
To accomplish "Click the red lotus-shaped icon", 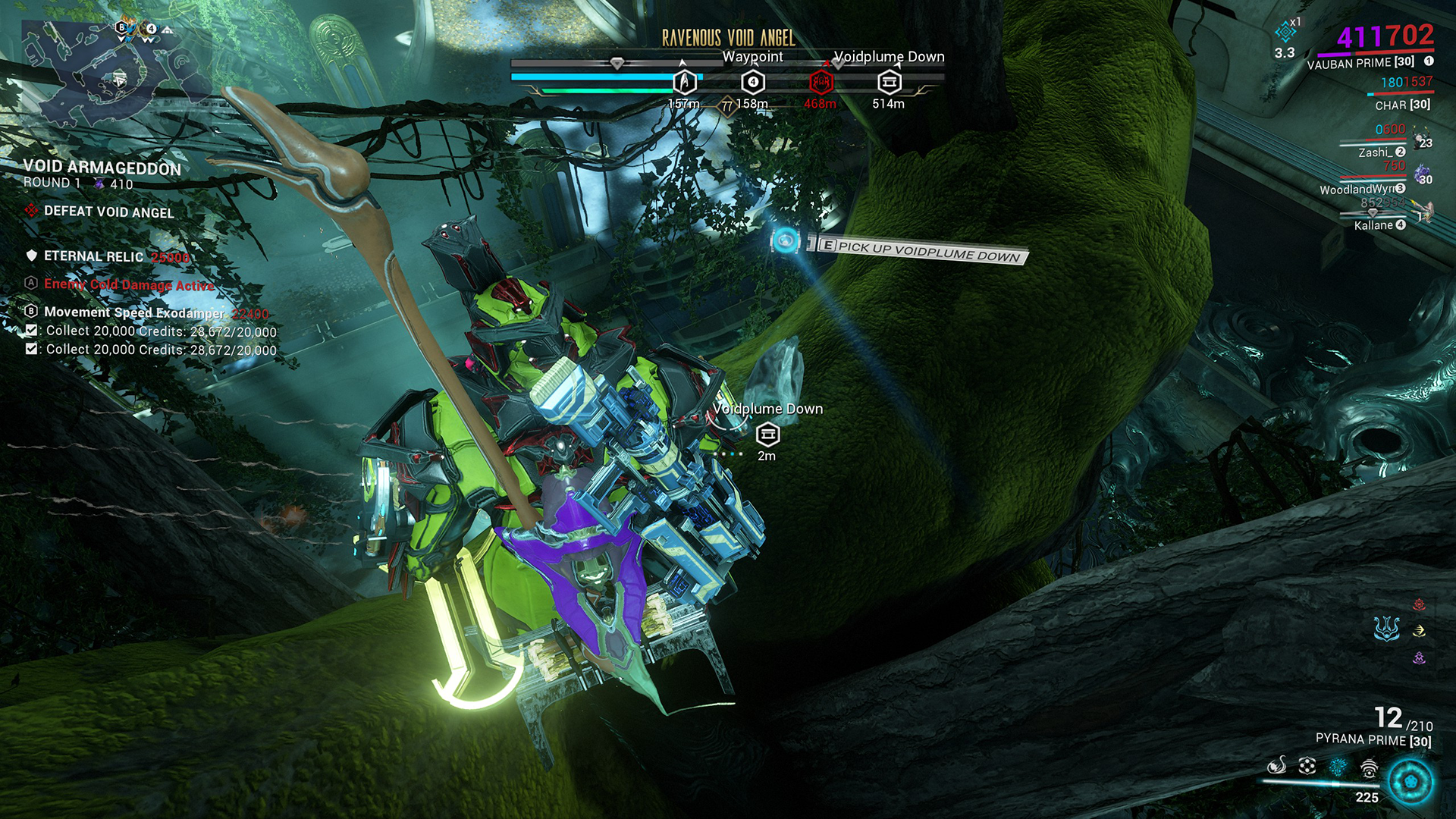I will click(x=1419, y=604).
